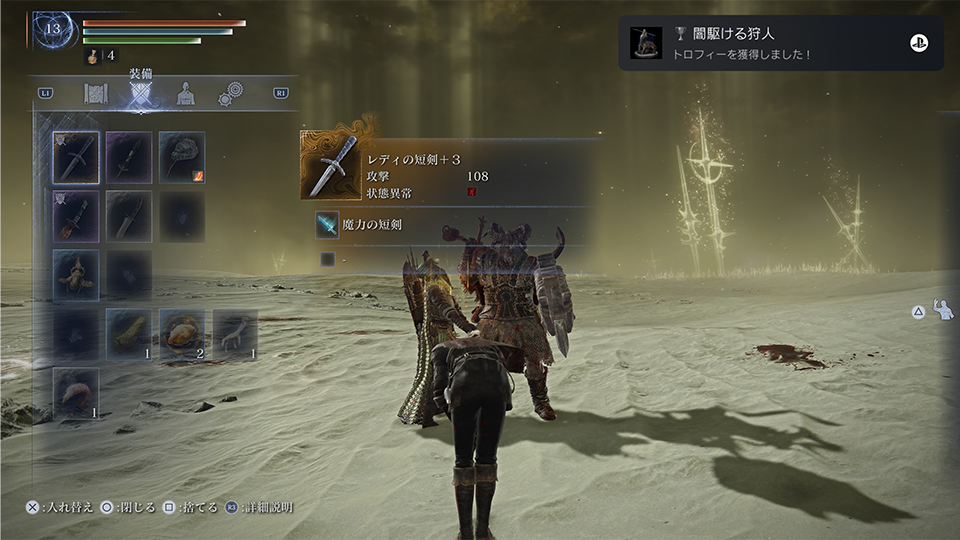Open the gear settings tab
The height and width of the screenshot is (540, 960).
232,94
